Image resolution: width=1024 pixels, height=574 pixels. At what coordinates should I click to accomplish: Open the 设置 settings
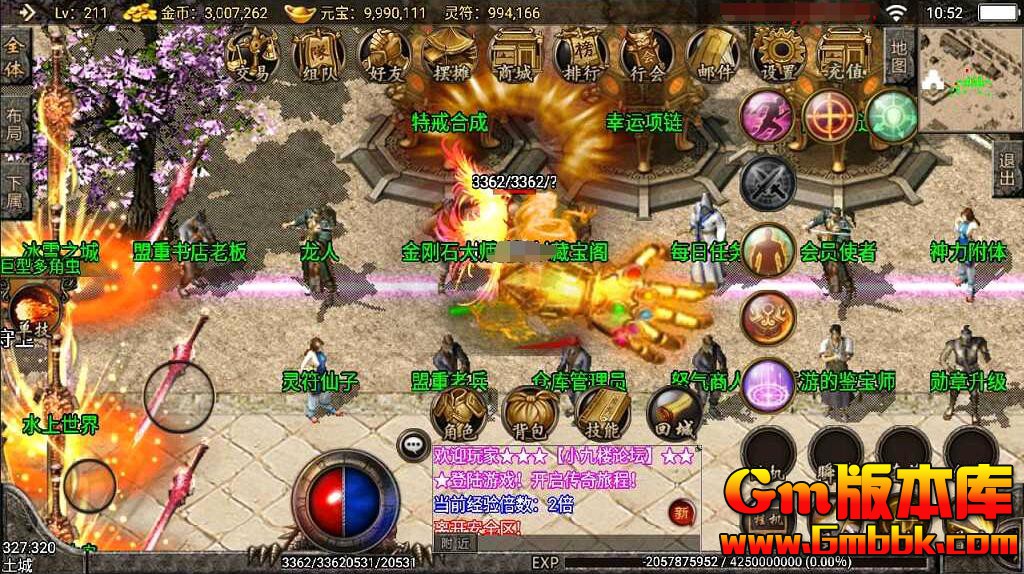pyautogui.click(x=779, y=53)
